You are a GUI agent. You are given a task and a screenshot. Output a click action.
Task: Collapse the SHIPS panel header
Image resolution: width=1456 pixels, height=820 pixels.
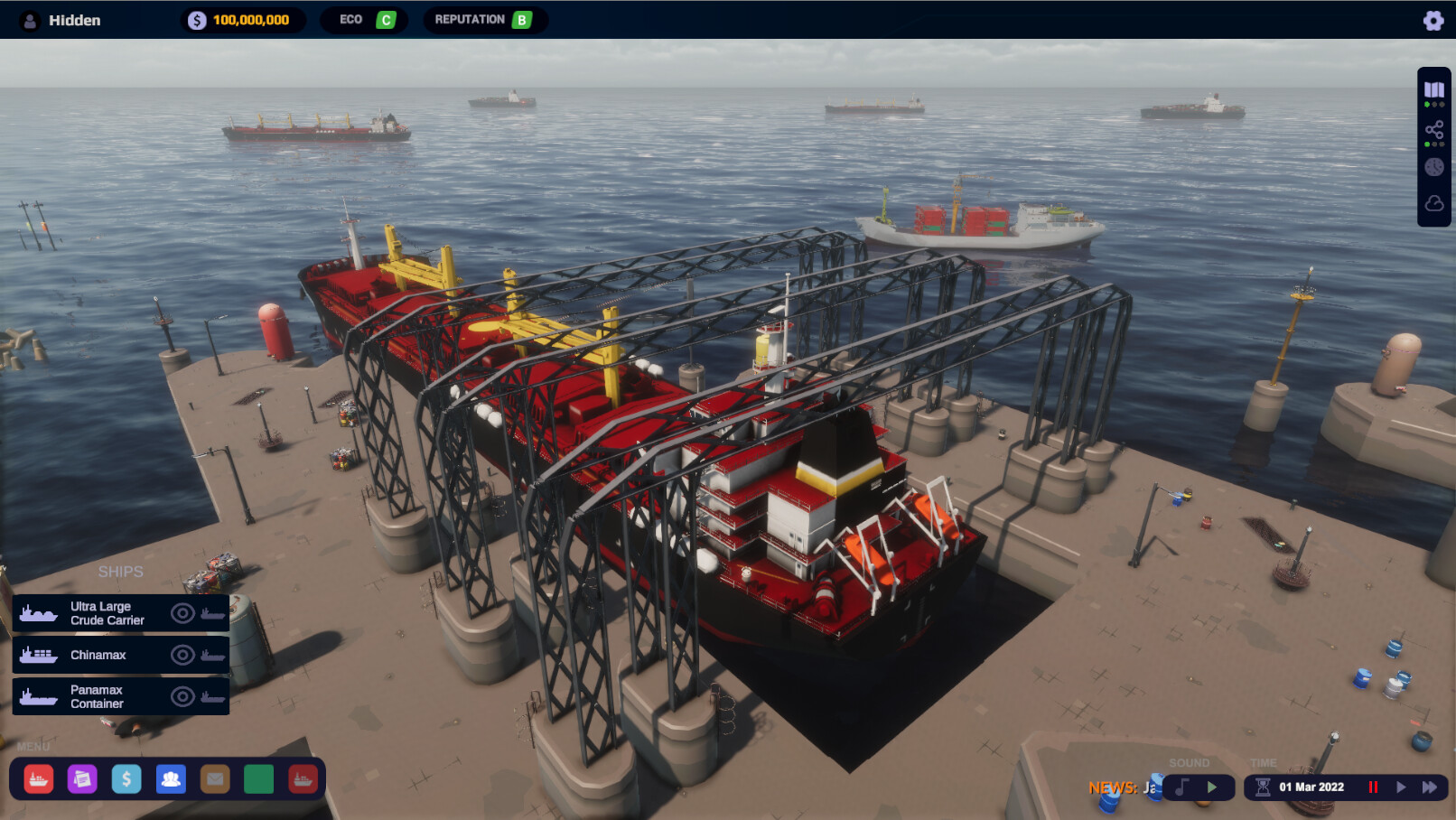pos(123,571)
